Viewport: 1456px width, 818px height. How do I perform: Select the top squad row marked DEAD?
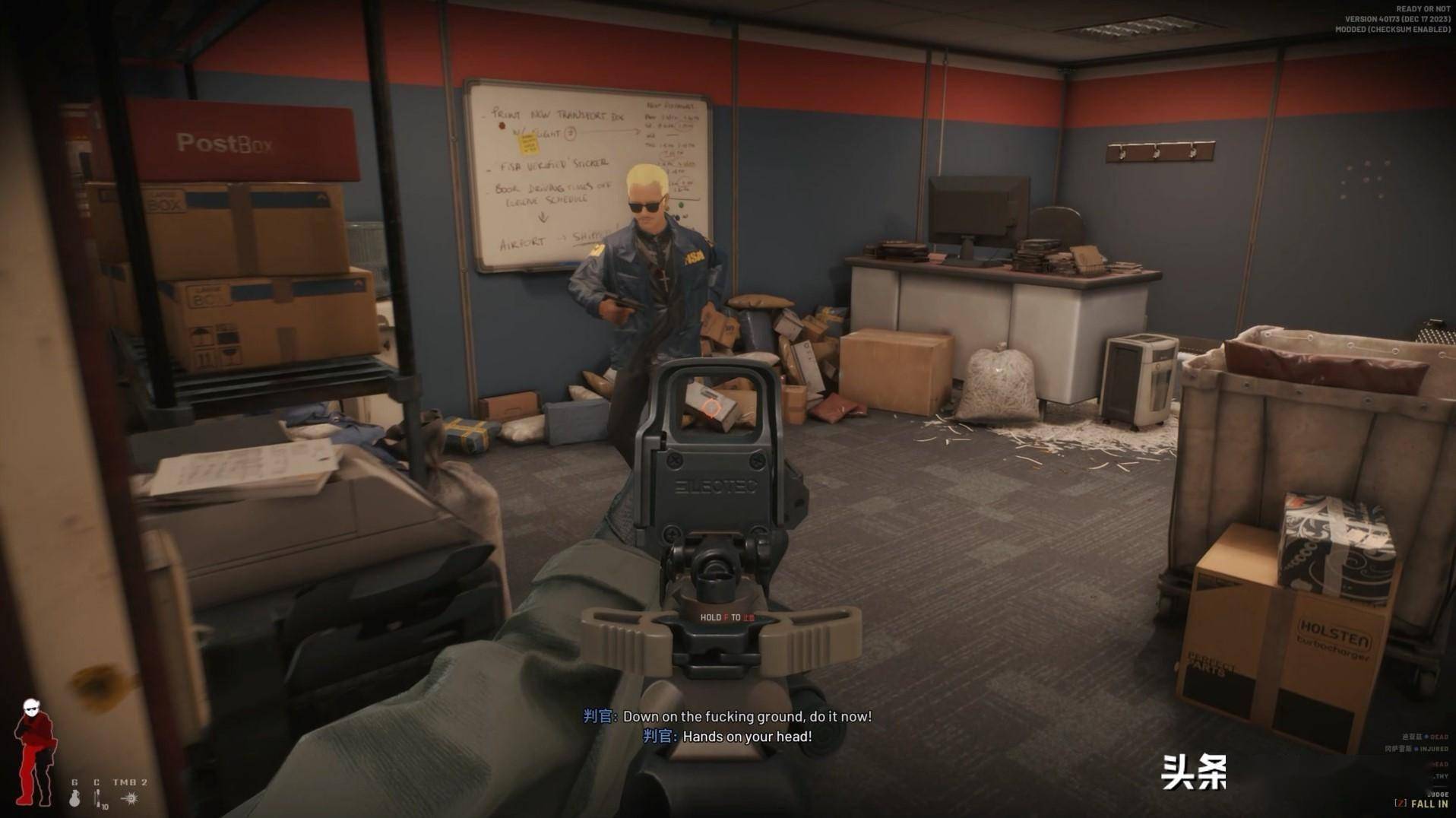pos(1424,737)
